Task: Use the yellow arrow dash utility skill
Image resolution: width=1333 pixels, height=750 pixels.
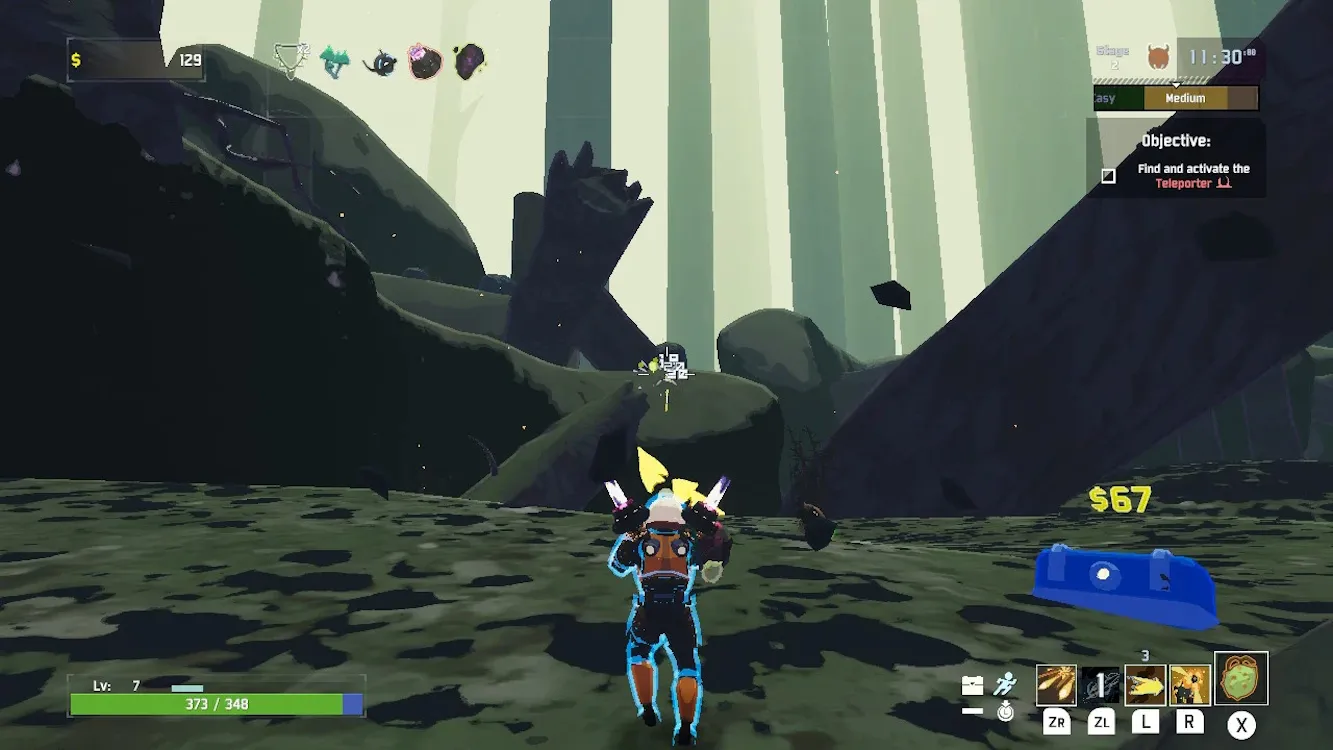Action: pos(1145,685)
